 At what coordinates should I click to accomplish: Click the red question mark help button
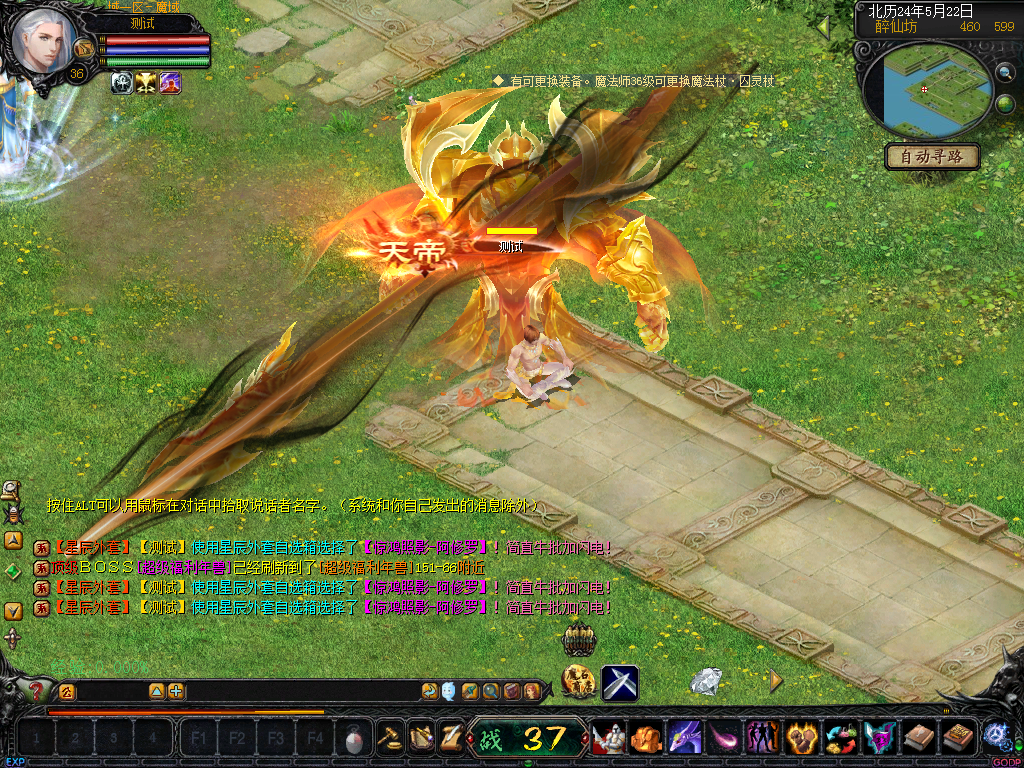click(36, 690)
